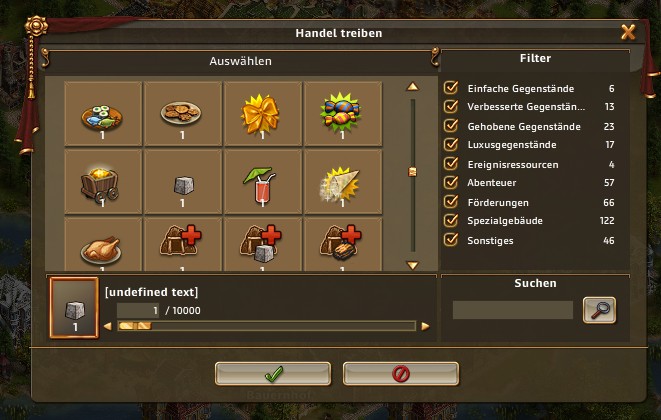This screenshot has width=661, height=420.
Task: Toggle the Ereignisressourcen filter
Action: (x=451, y=164)
